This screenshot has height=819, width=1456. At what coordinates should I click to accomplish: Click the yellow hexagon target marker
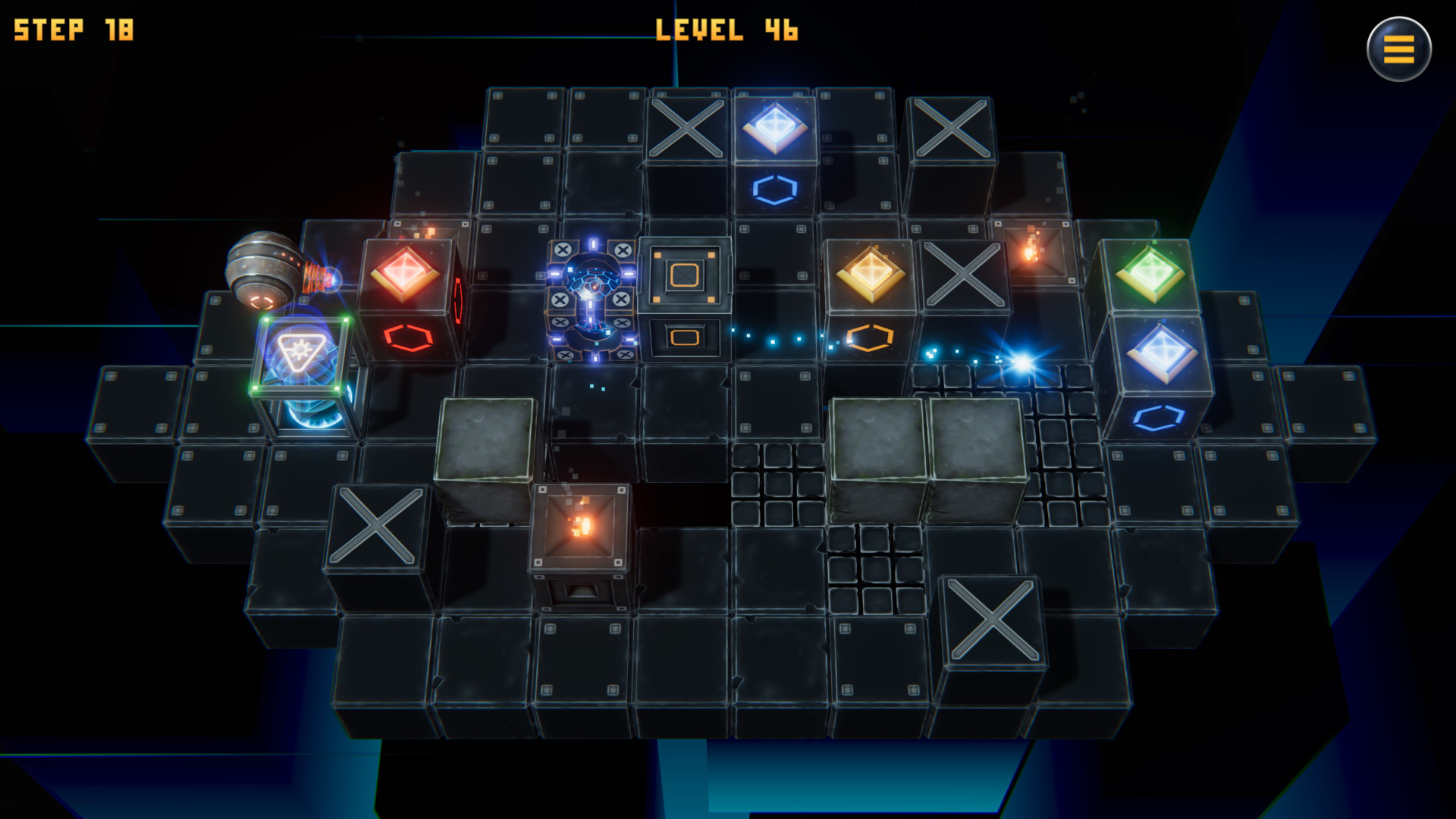pyautogui.click(x=871, y=336)
